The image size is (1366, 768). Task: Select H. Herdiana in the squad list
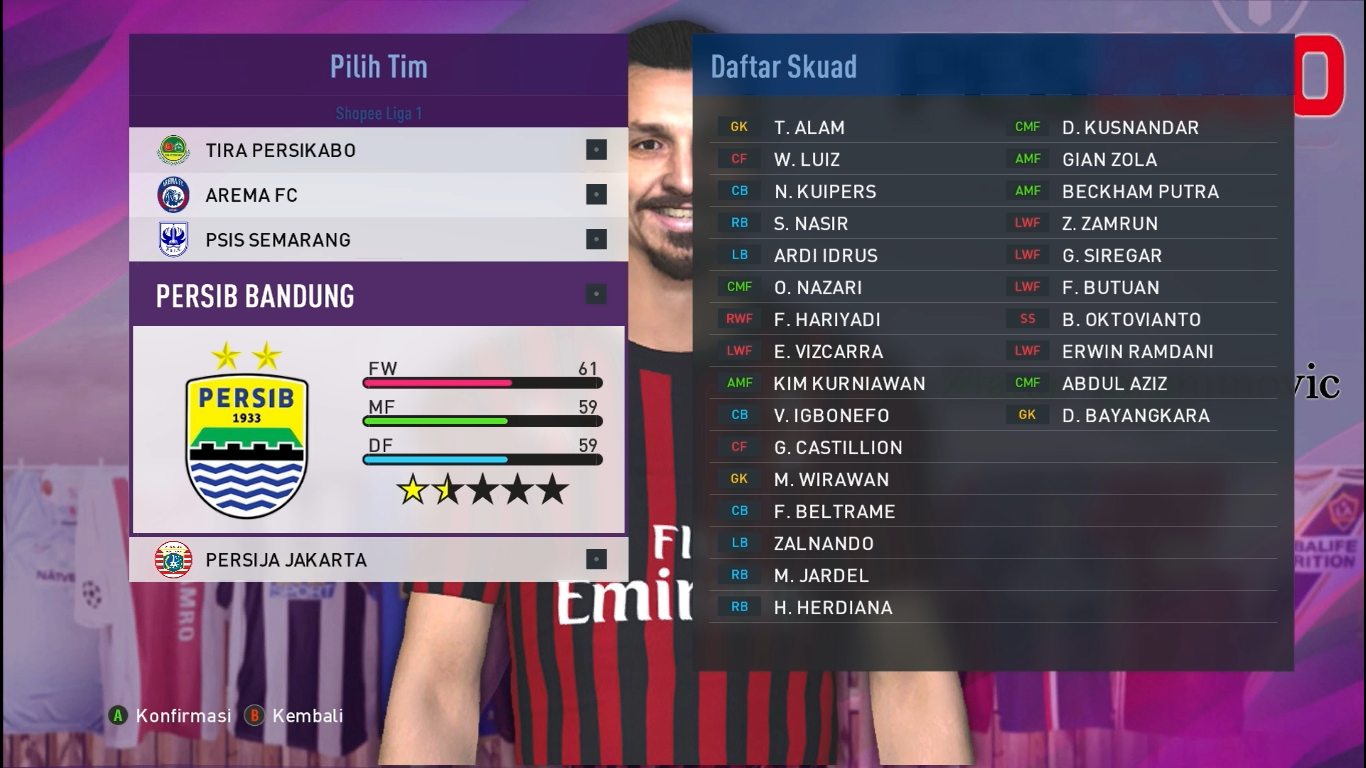pyautogui.click(x=832, y=608)
